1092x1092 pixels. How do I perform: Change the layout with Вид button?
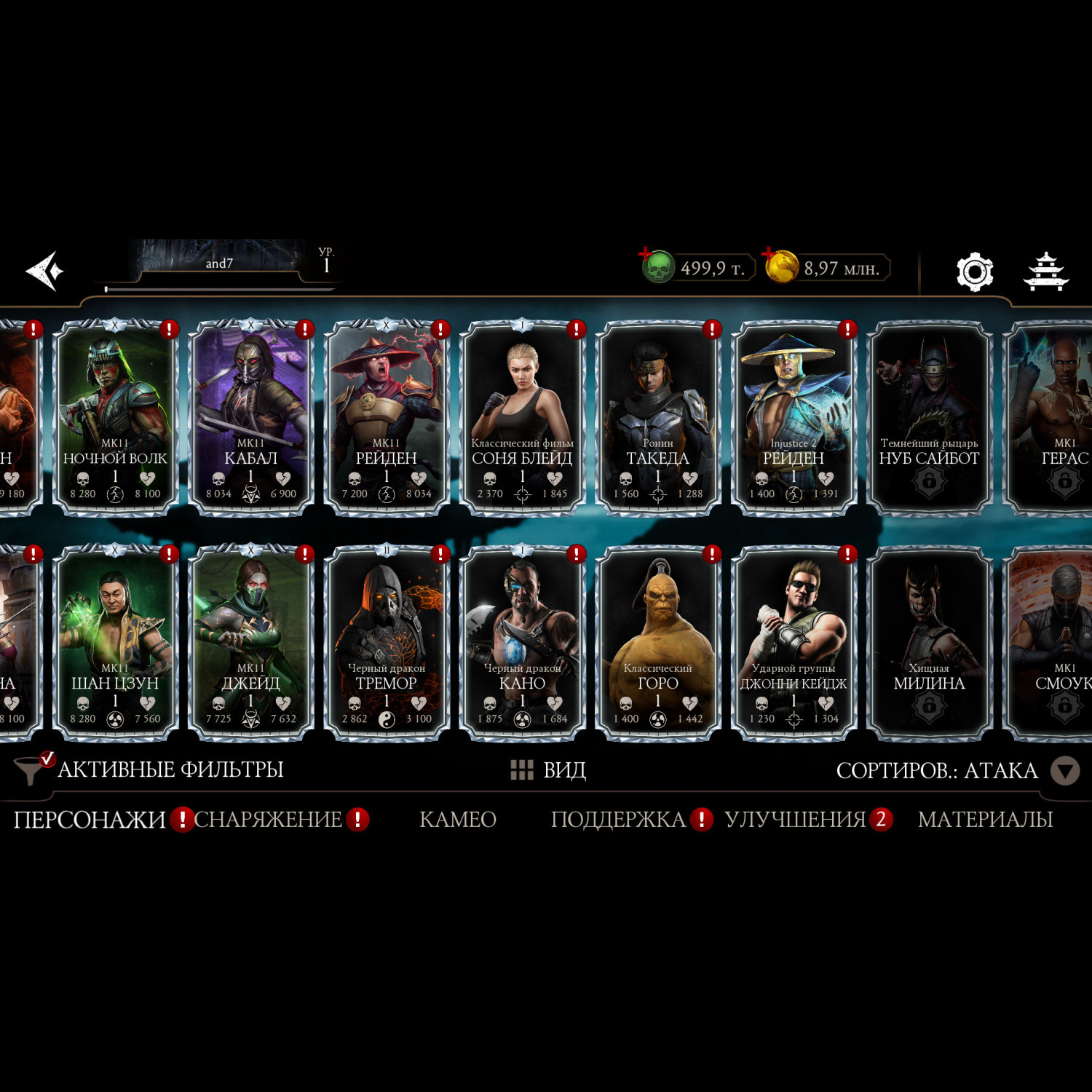pyautogui.click(x=549, y=770)
